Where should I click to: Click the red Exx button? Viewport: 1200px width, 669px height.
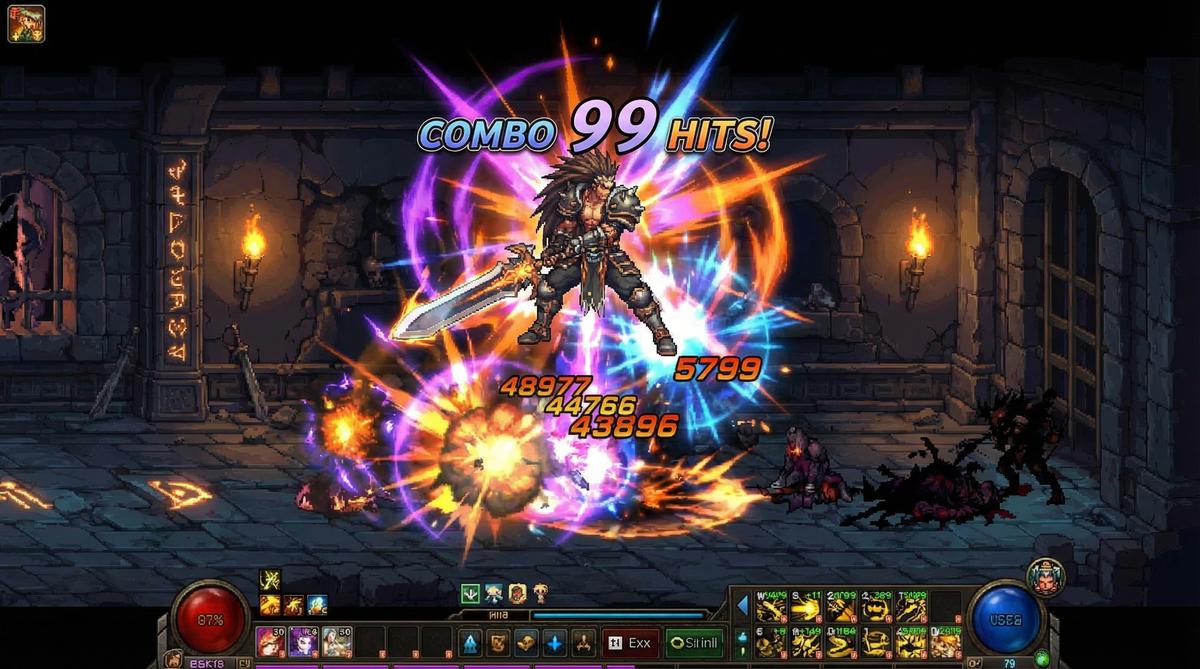[631, 642]
